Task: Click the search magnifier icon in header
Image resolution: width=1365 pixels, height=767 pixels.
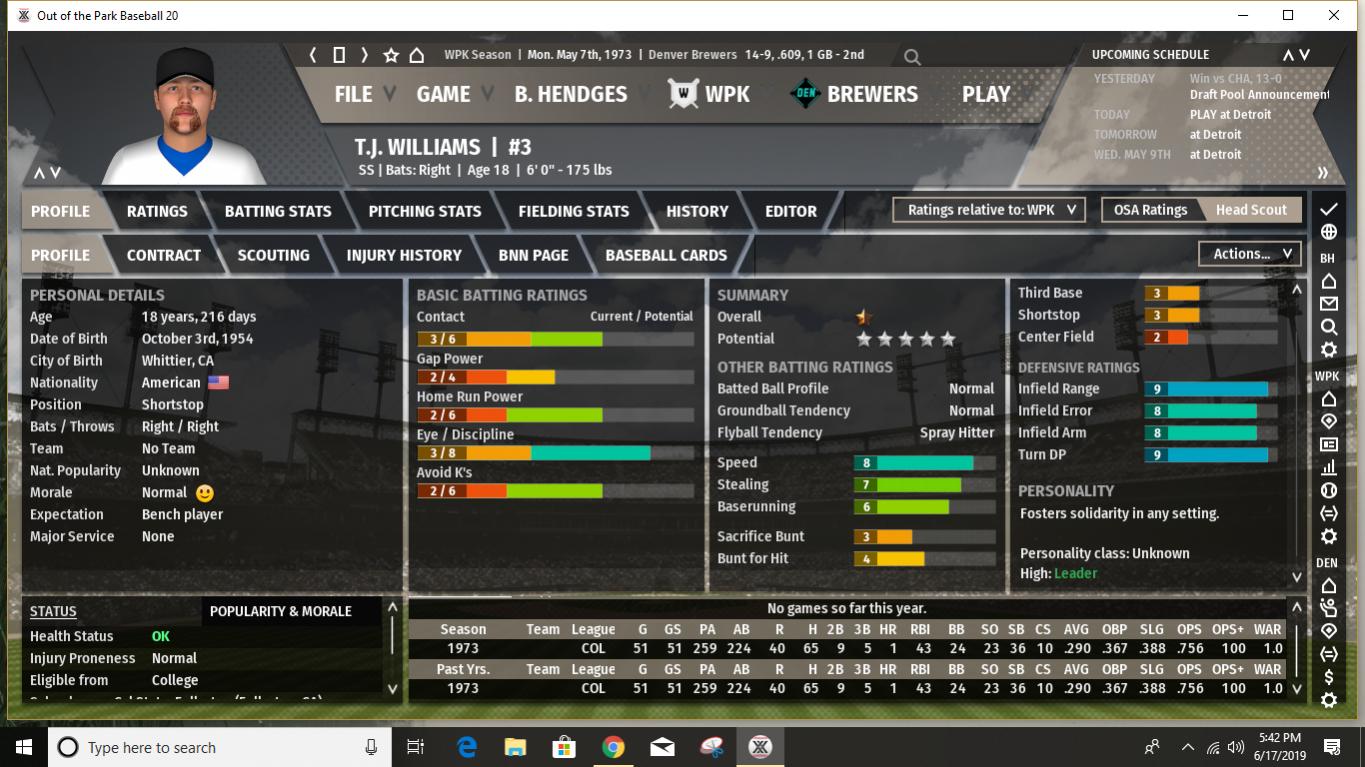Action: (912, 57)
